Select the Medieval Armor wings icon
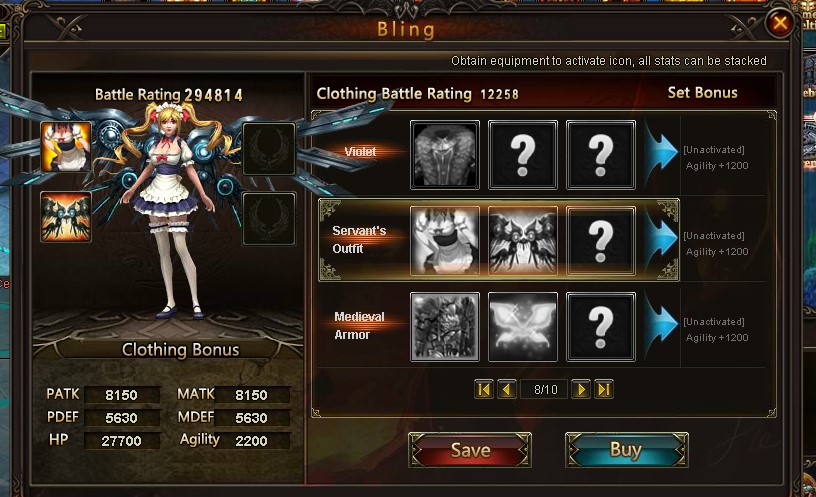Viewport: 816px width, 497px height. (x=523, y=327)
